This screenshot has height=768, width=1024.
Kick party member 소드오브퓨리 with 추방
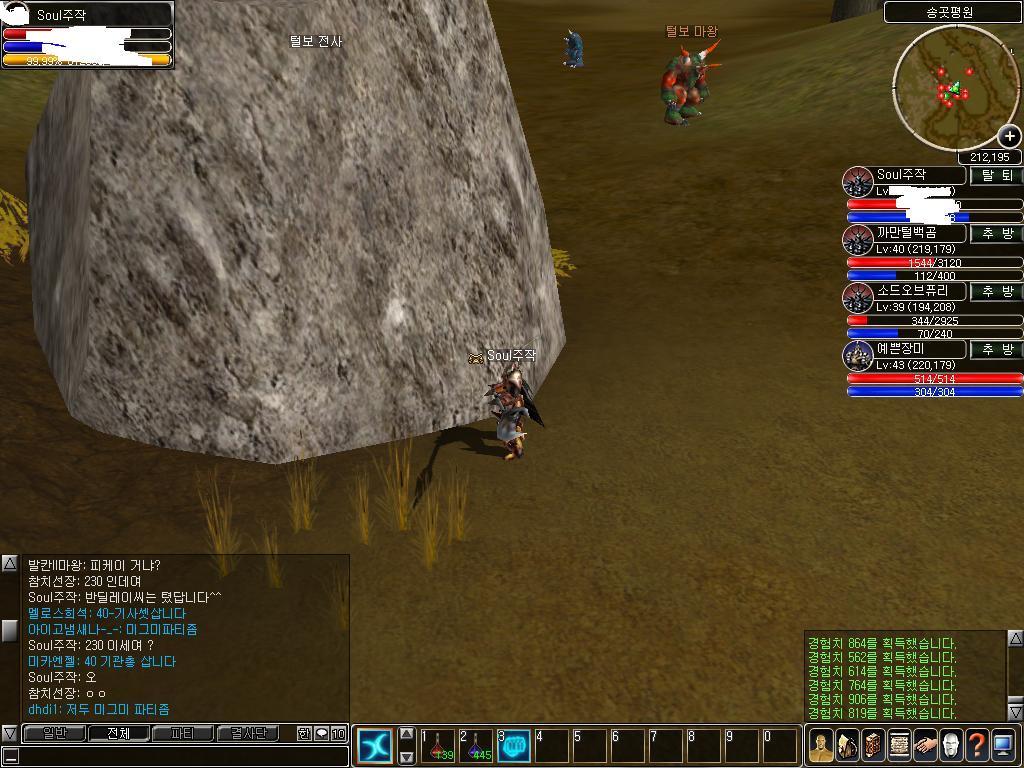(x=996, y=292)
